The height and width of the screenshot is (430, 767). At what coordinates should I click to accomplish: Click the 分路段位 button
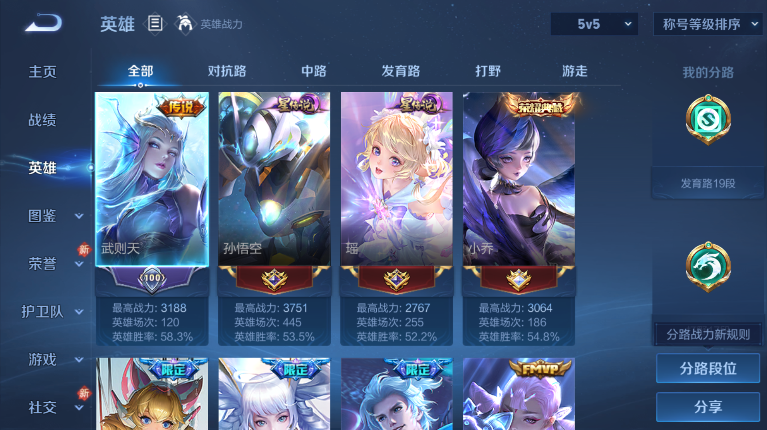[x=708, y=368]
